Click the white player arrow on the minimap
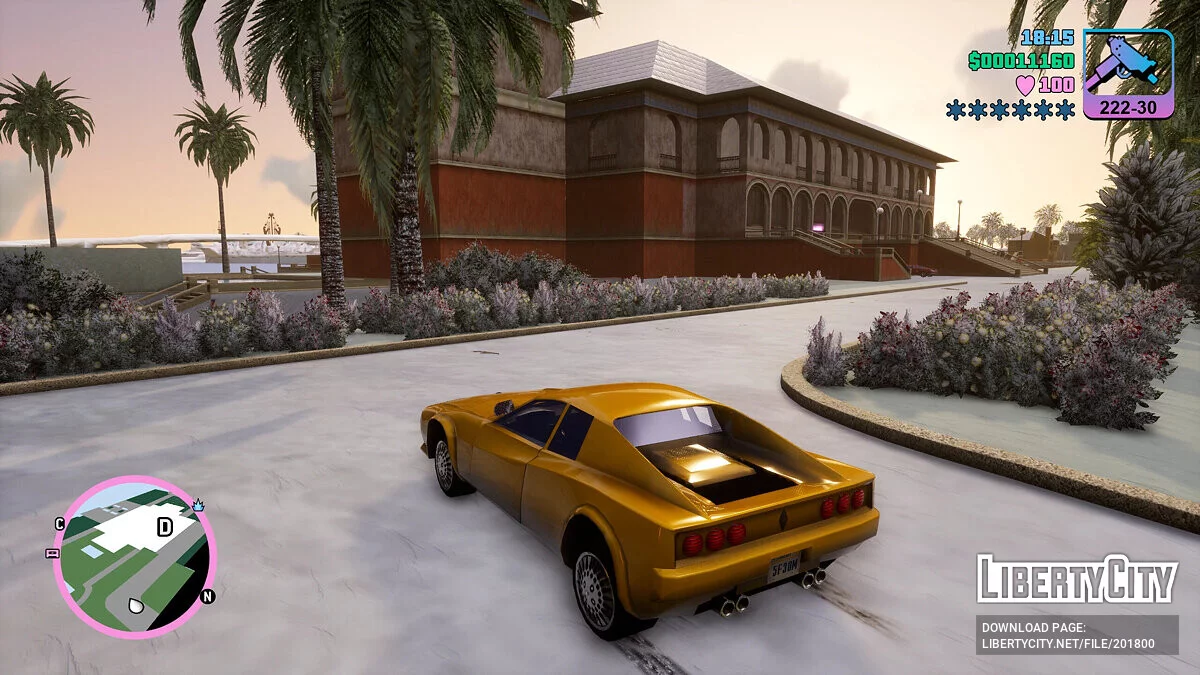 pos(136,605)
